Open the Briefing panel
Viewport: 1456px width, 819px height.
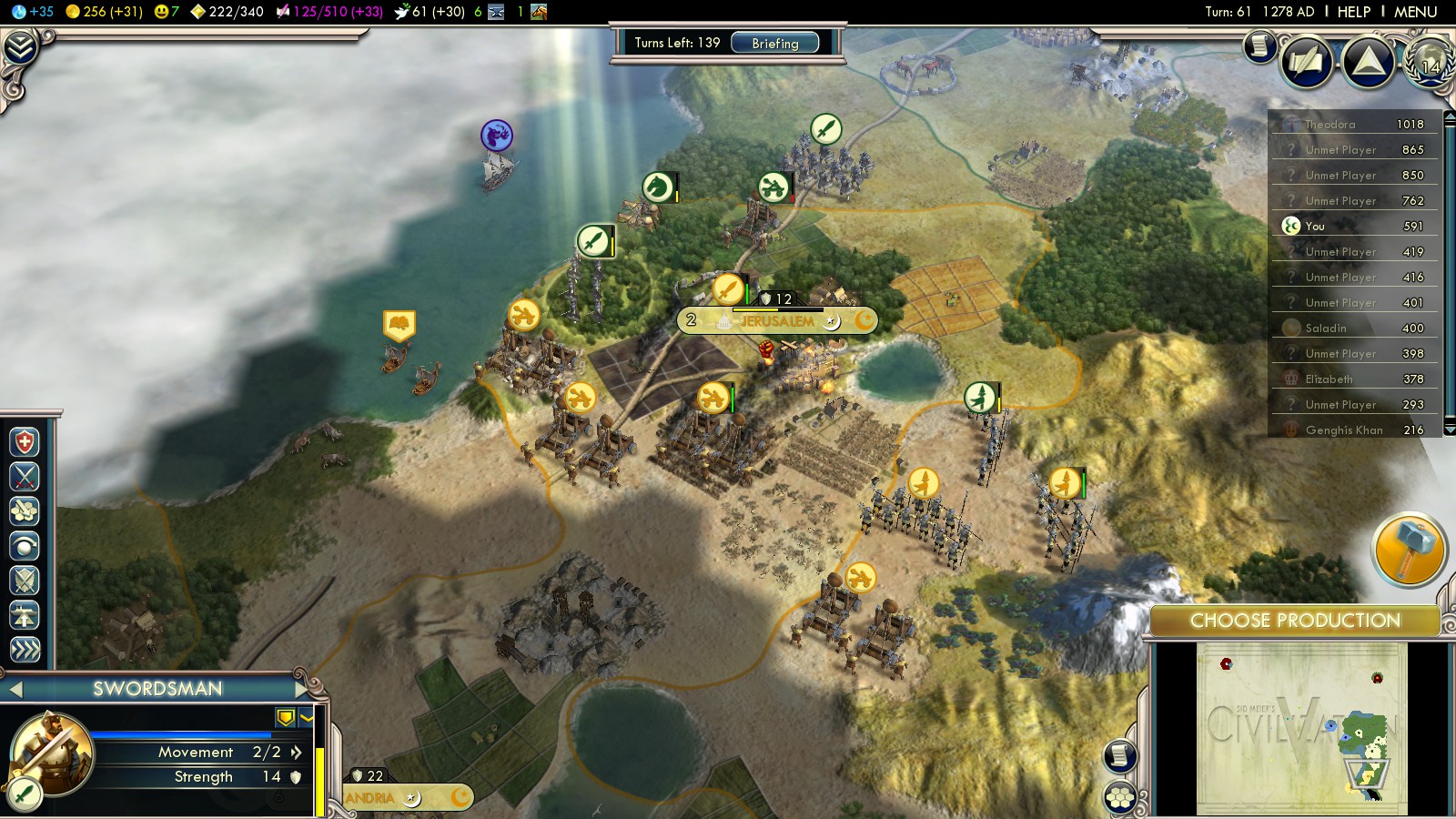774,43
